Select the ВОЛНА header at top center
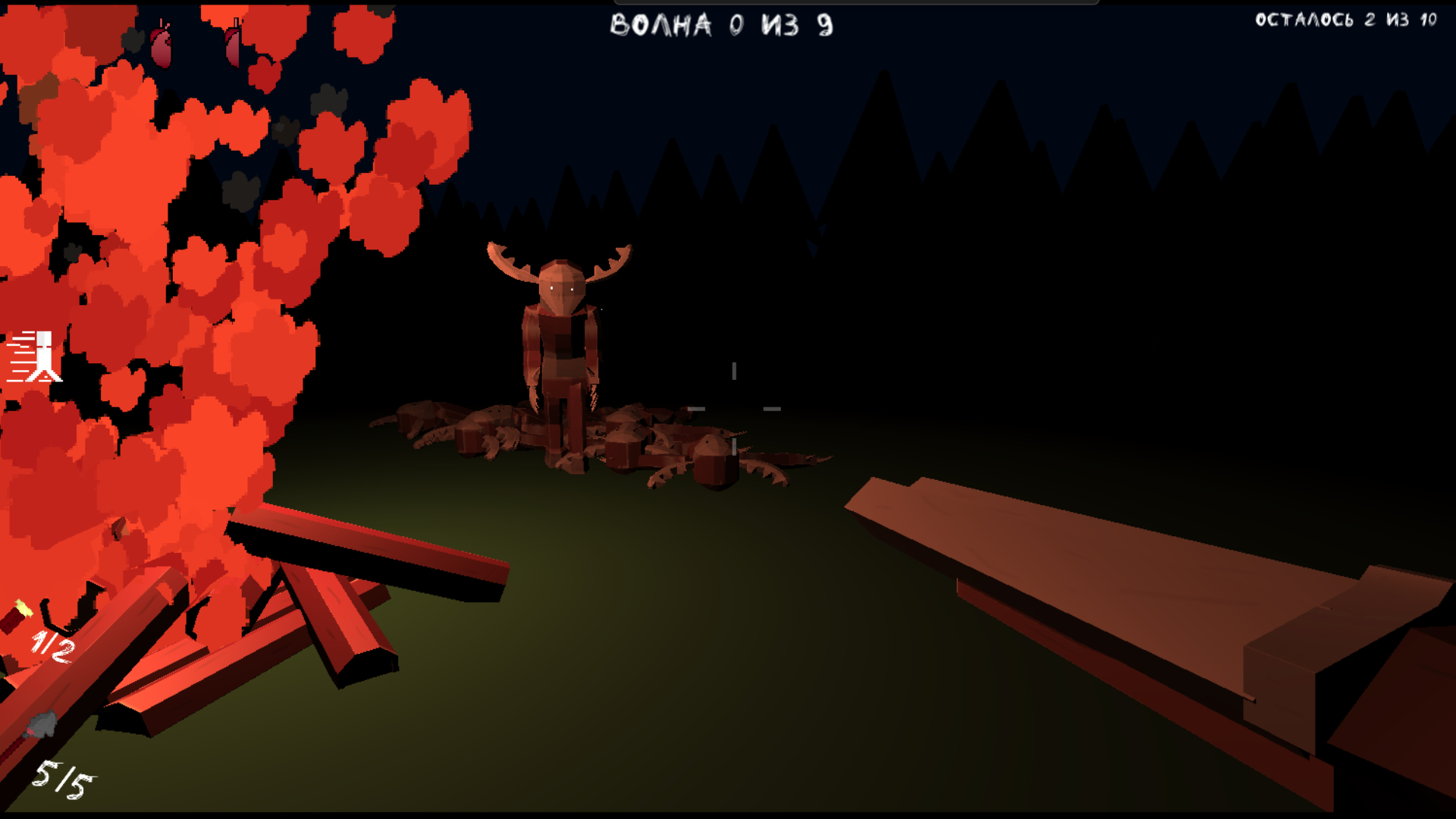 pos(720,24)
